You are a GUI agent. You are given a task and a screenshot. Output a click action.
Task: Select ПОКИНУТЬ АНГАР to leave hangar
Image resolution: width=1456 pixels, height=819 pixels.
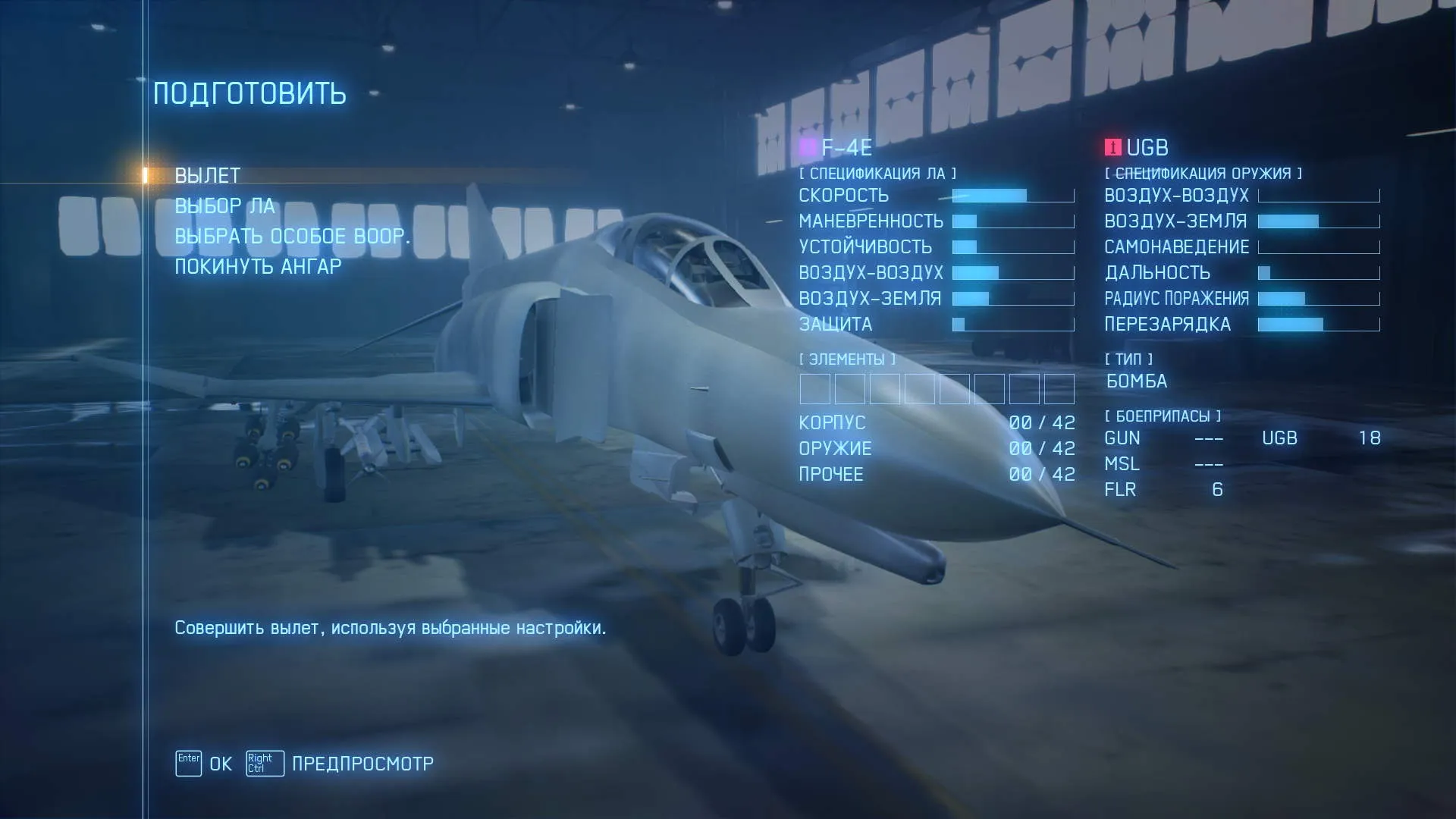(x=258, y=267)
